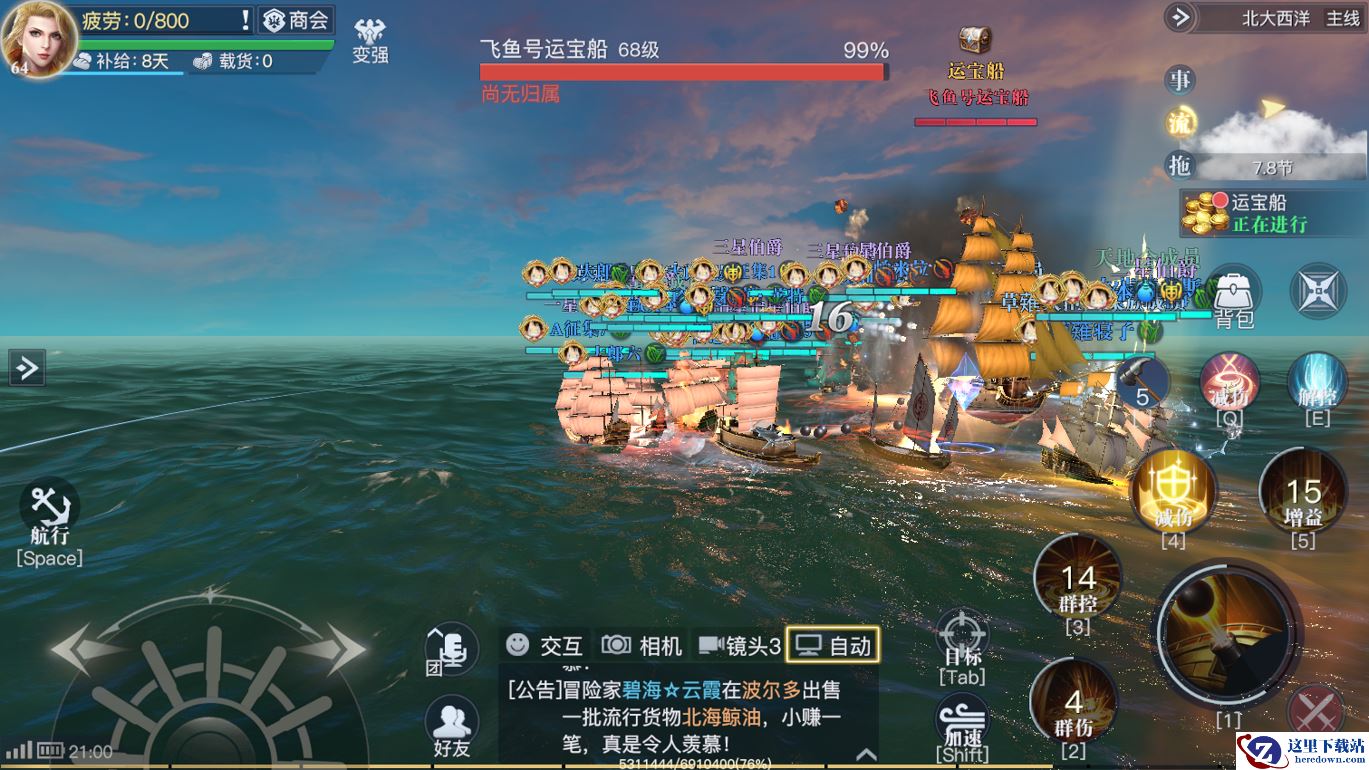Screen dimensions: 1369x770
Task: Trigger the 群控 crowd control skill
Action: tap(1078, 580)
